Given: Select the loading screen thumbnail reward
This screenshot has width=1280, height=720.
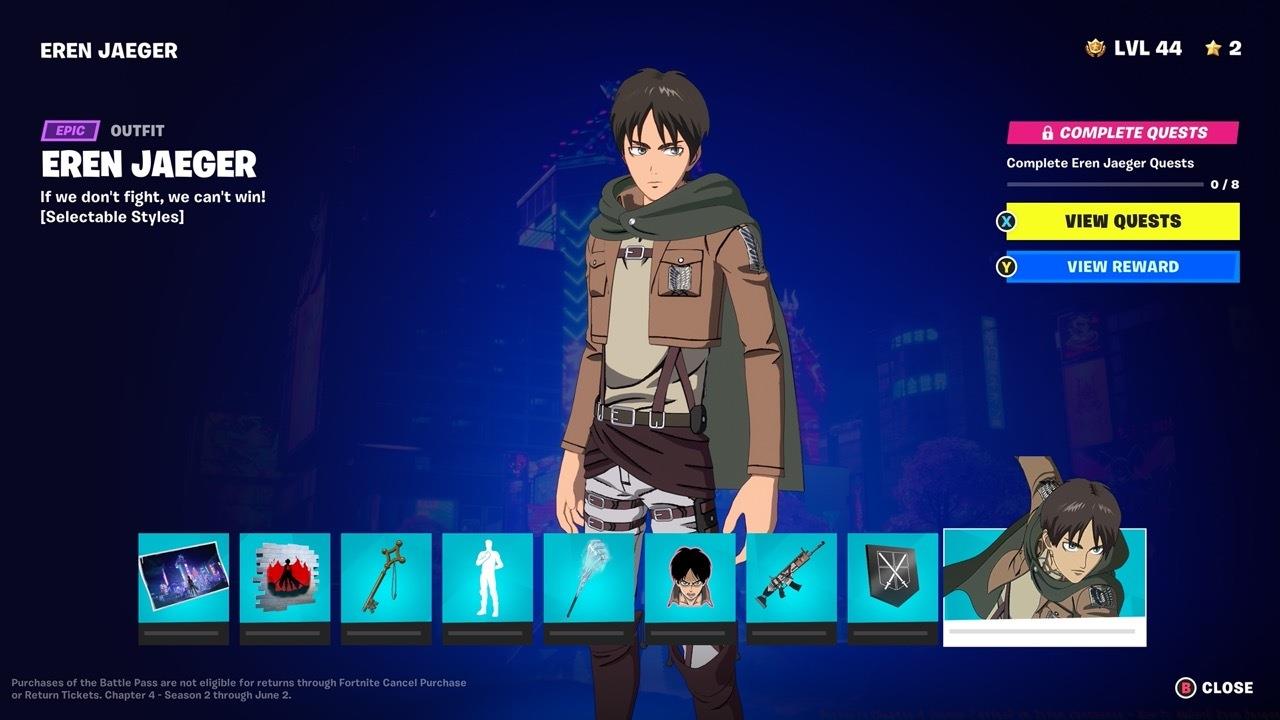Looking at the screenshot, I should (x=183, y=580).
